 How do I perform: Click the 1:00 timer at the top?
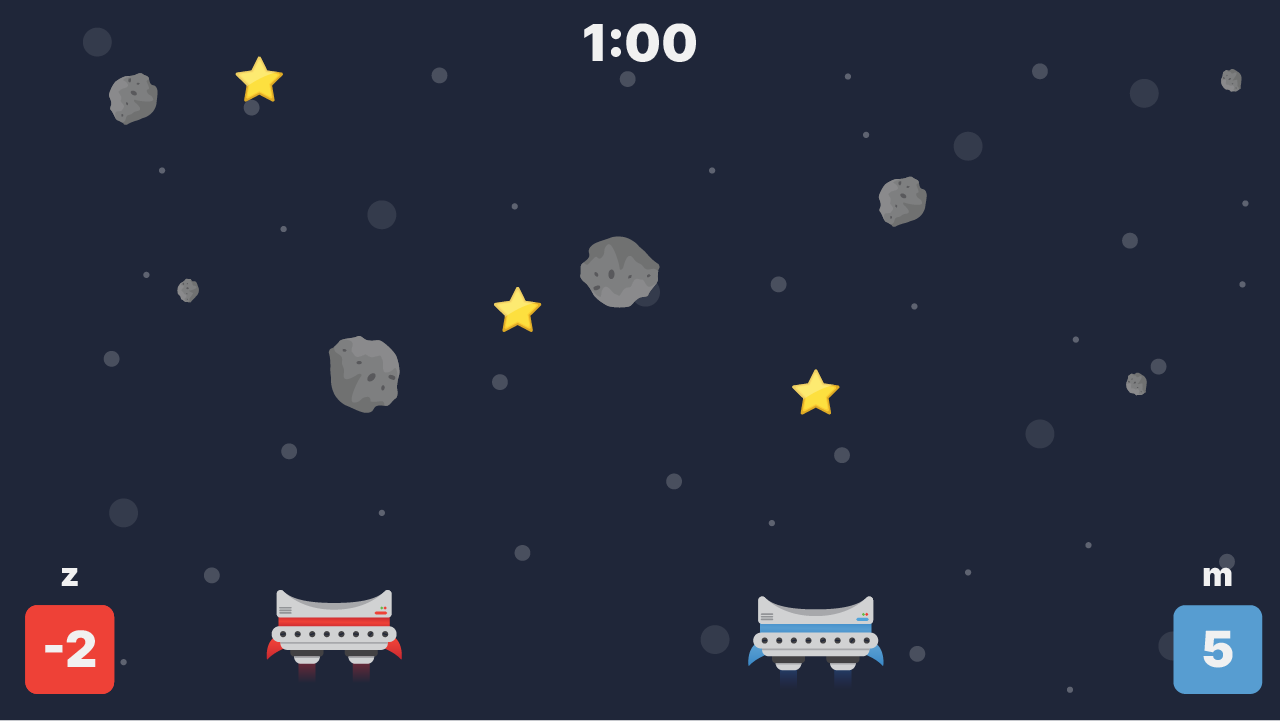coord(640,42)
